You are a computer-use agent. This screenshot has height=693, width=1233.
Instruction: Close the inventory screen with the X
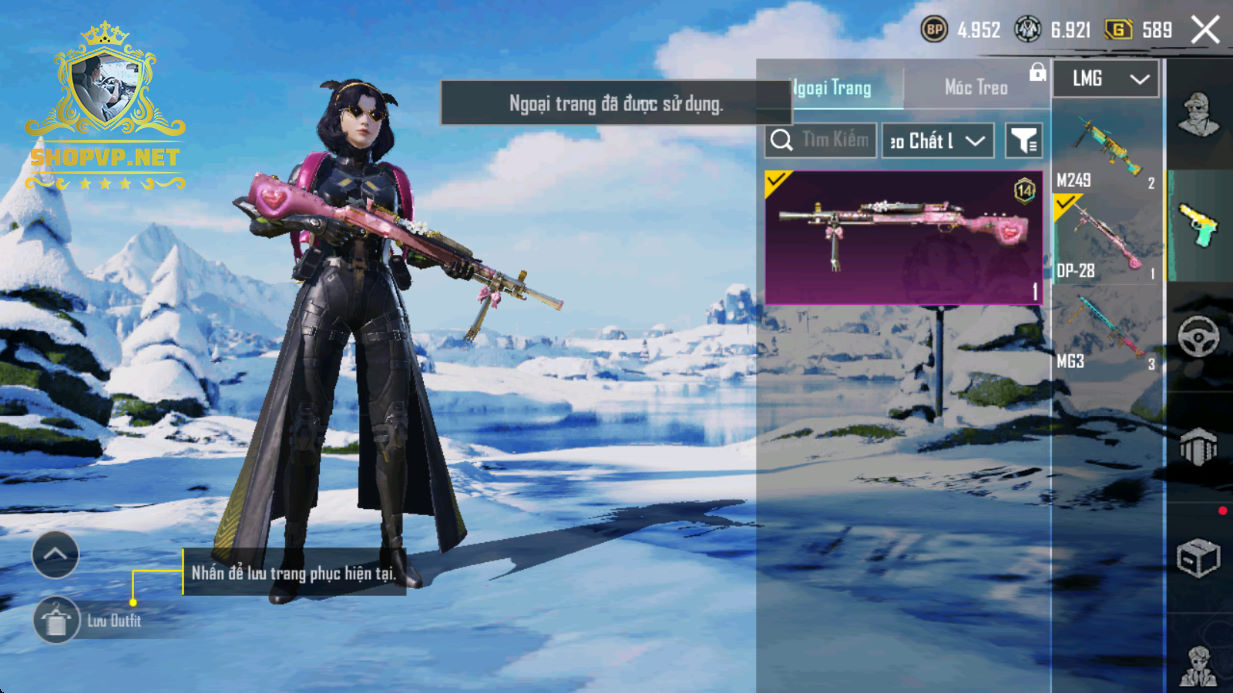tap(1205, 30)
